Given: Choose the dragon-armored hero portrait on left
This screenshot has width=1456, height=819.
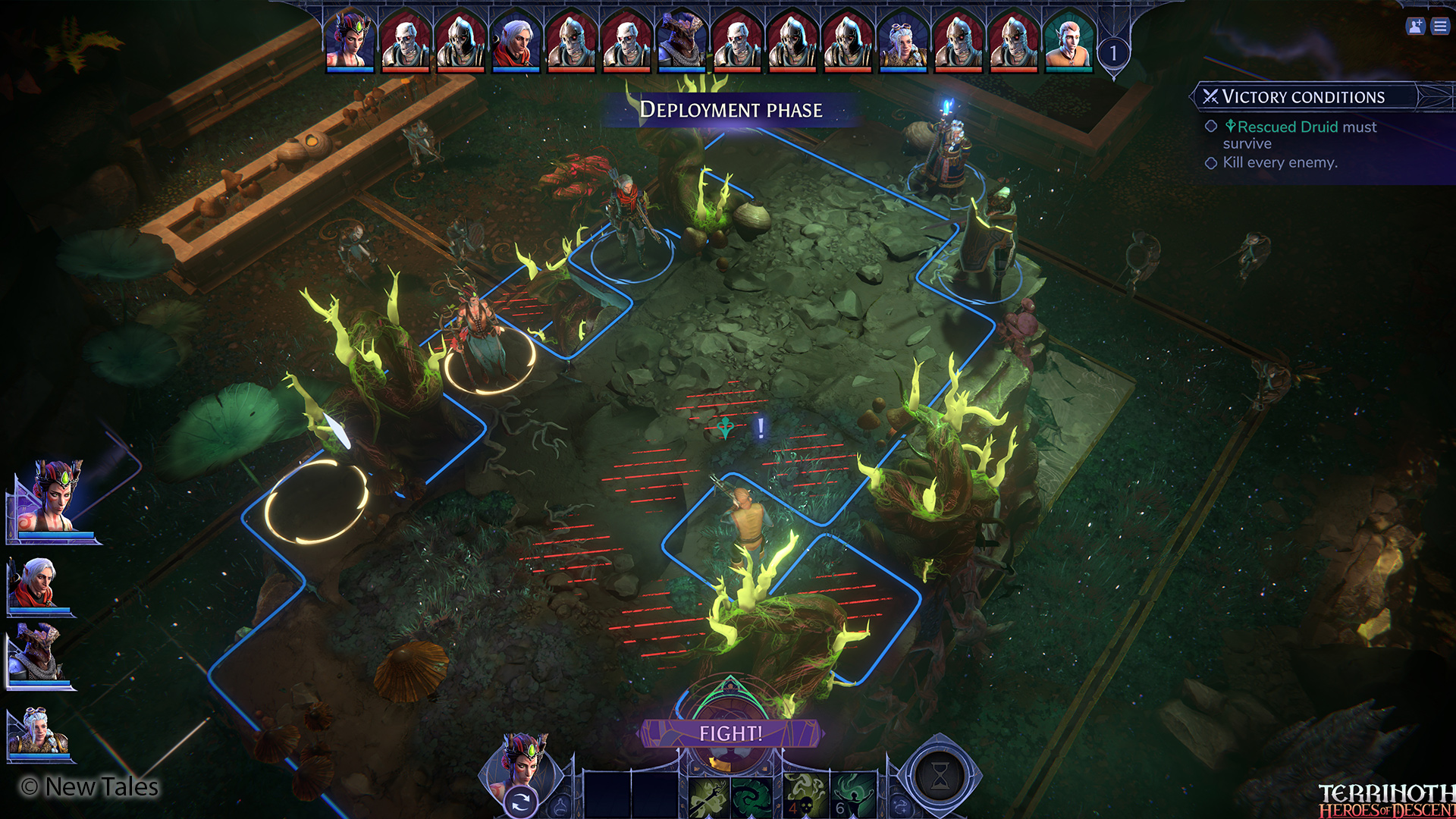Looking at the screenshot, I should [x=38, y=655].
